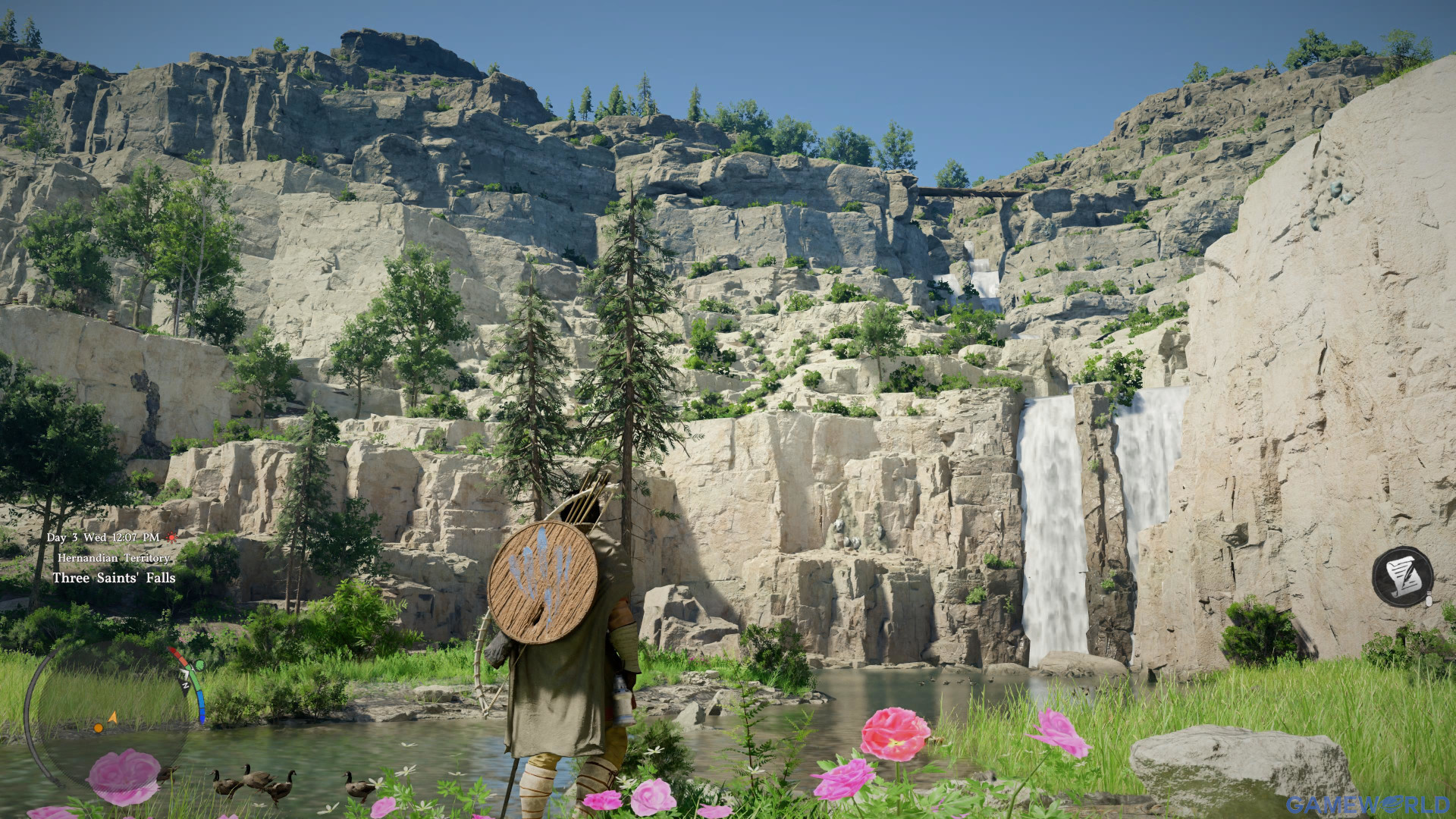1456x819 pixels.
Task: Click the small tag charm below the journal icon
Action: coord(1429,598)
